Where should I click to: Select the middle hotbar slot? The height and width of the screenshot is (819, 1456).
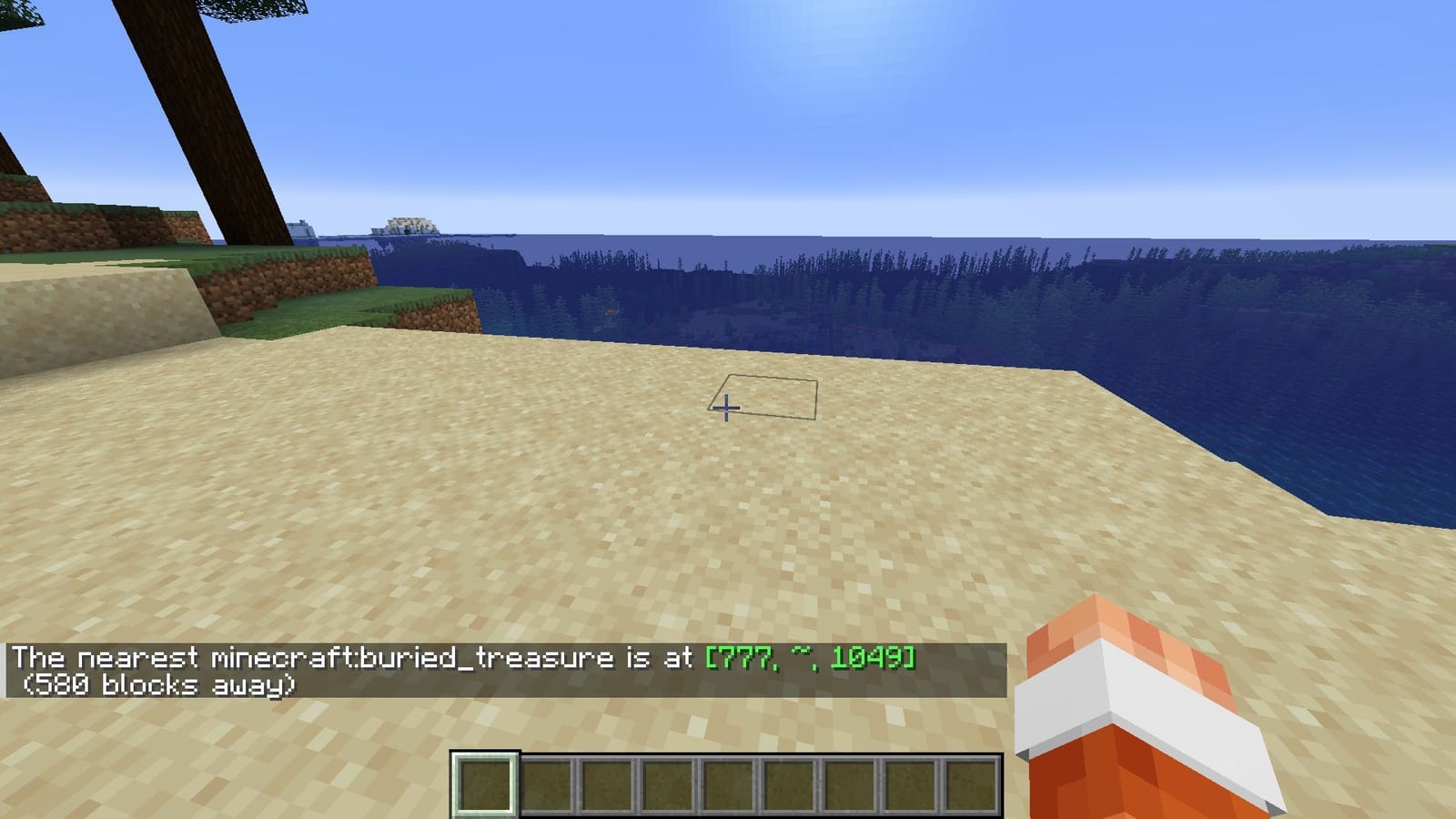(731, 783)
